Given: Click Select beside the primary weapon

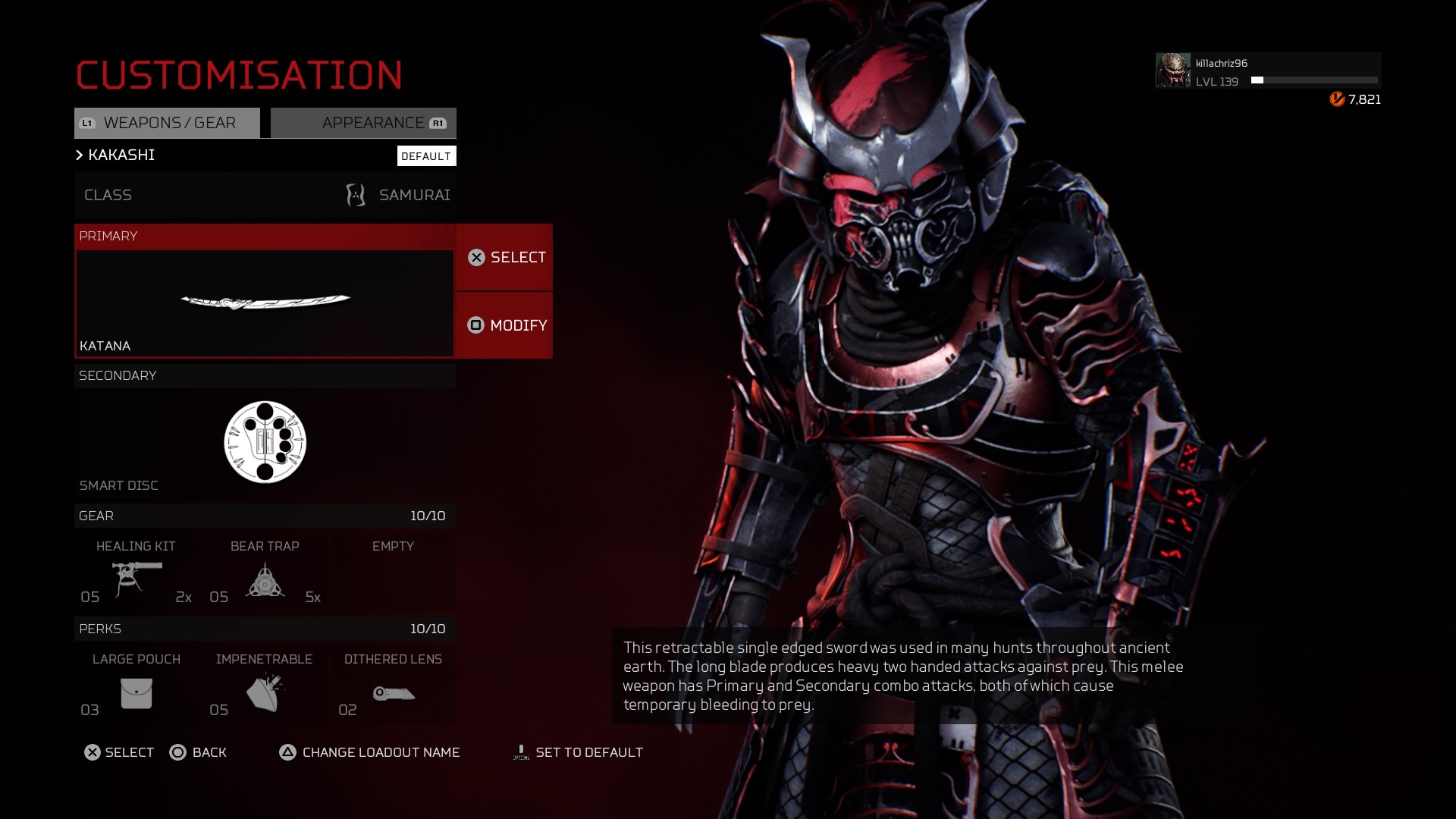Looking at the screenshot, I should click(505, 258).
